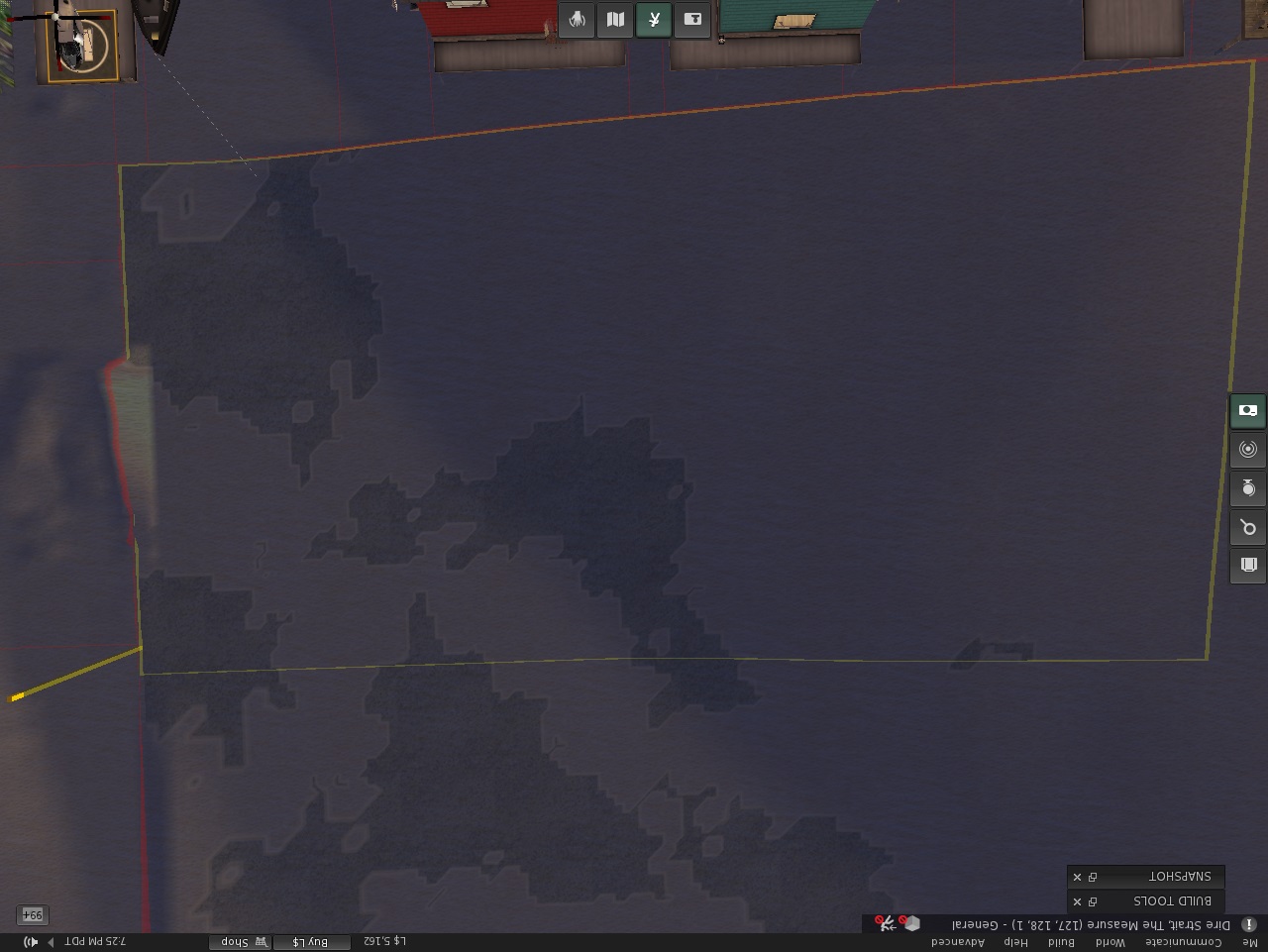Show region info via the exclamation icon
Image resolution: width=1268 pixels, height=952 pixels.
[x=1248, y=924]
